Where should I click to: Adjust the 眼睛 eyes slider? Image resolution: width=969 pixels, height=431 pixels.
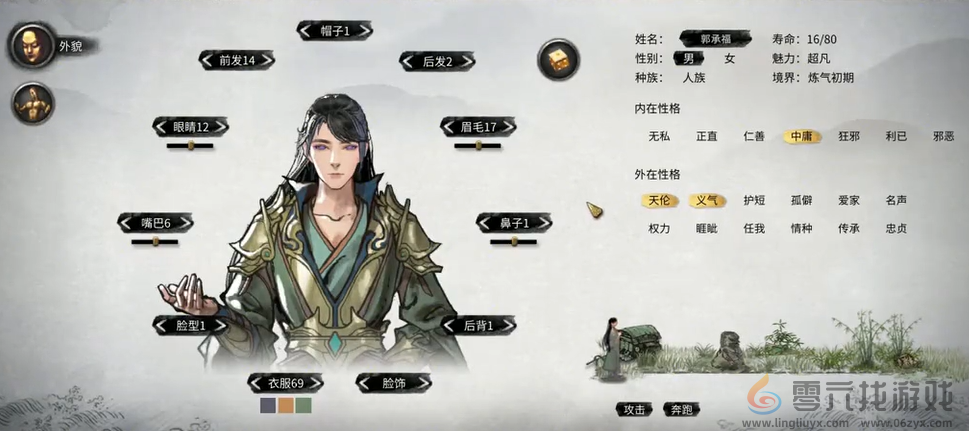(x=189, y=146)
